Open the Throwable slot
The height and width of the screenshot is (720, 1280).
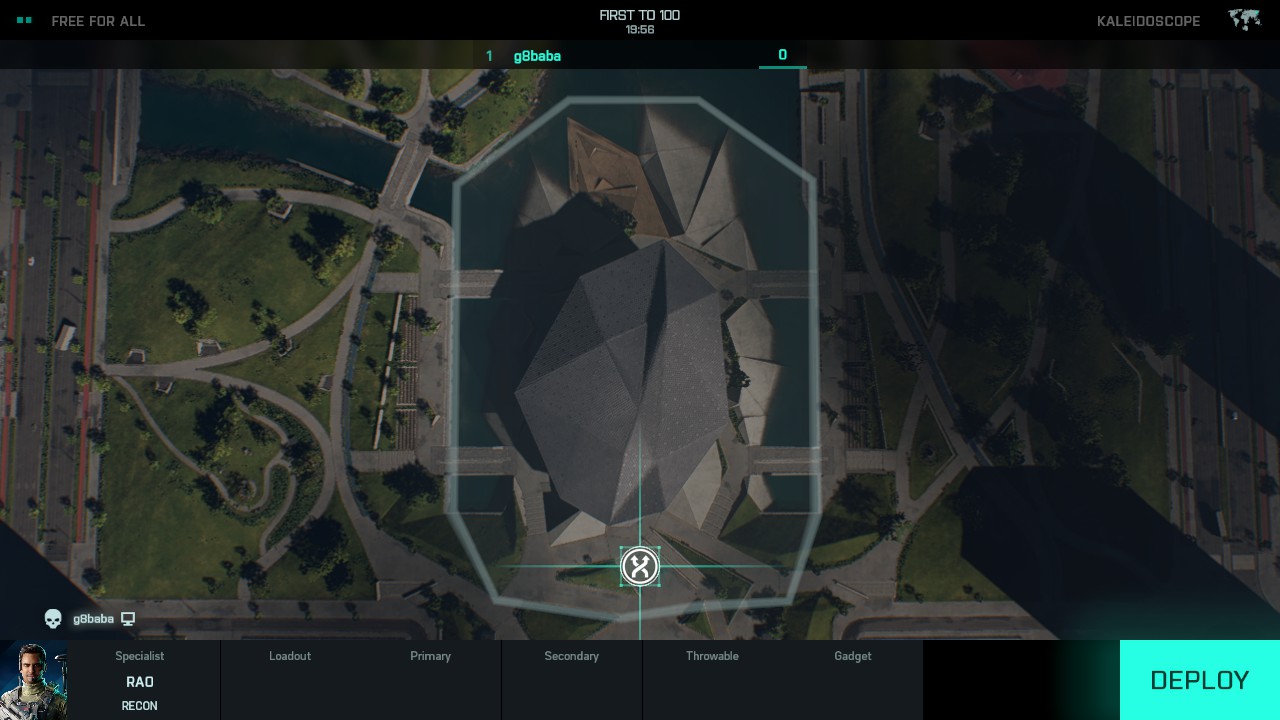click(712, 680)
